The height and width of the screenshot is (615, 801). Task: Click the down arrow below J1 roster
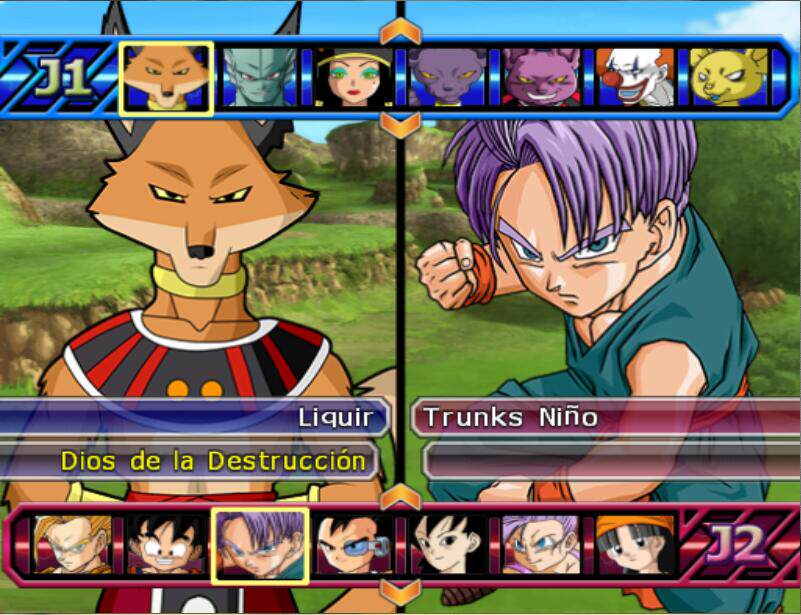[x=401, y=126]
